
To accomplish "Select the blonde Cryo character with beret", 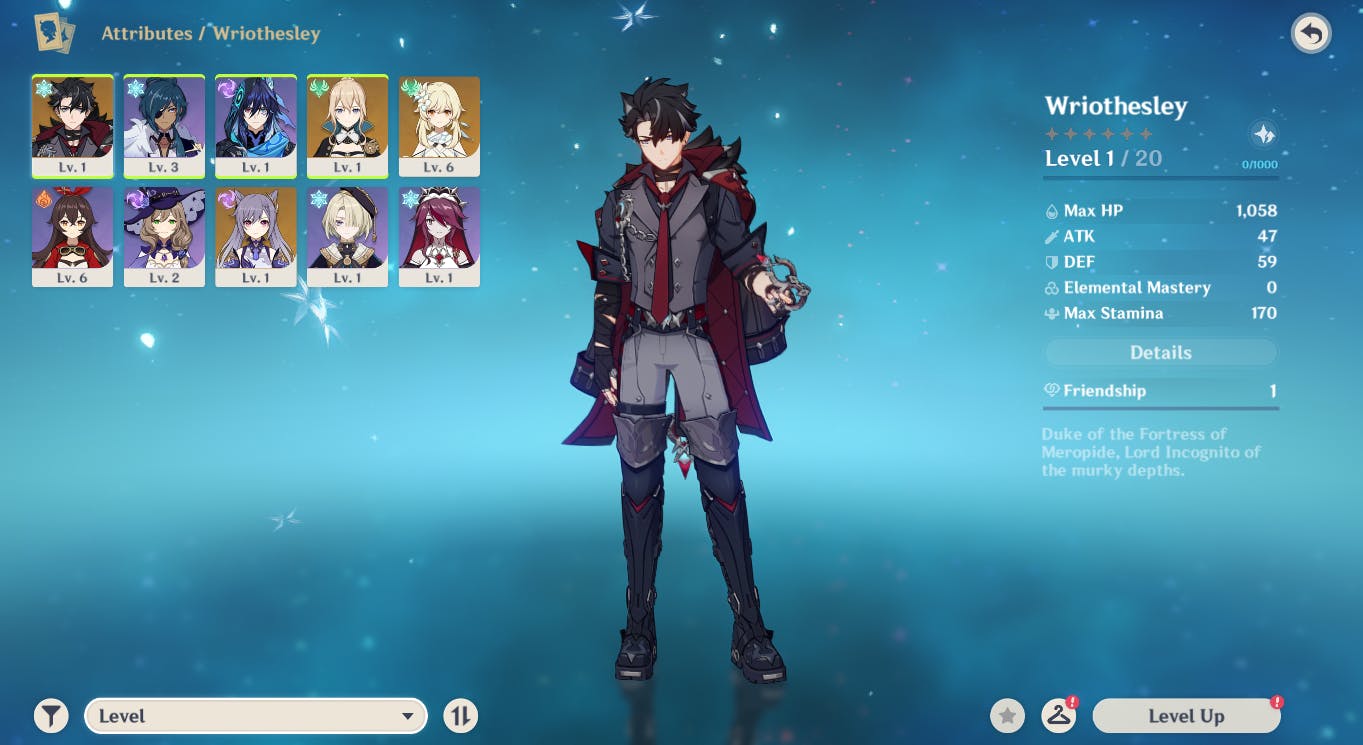I will 347,236.
